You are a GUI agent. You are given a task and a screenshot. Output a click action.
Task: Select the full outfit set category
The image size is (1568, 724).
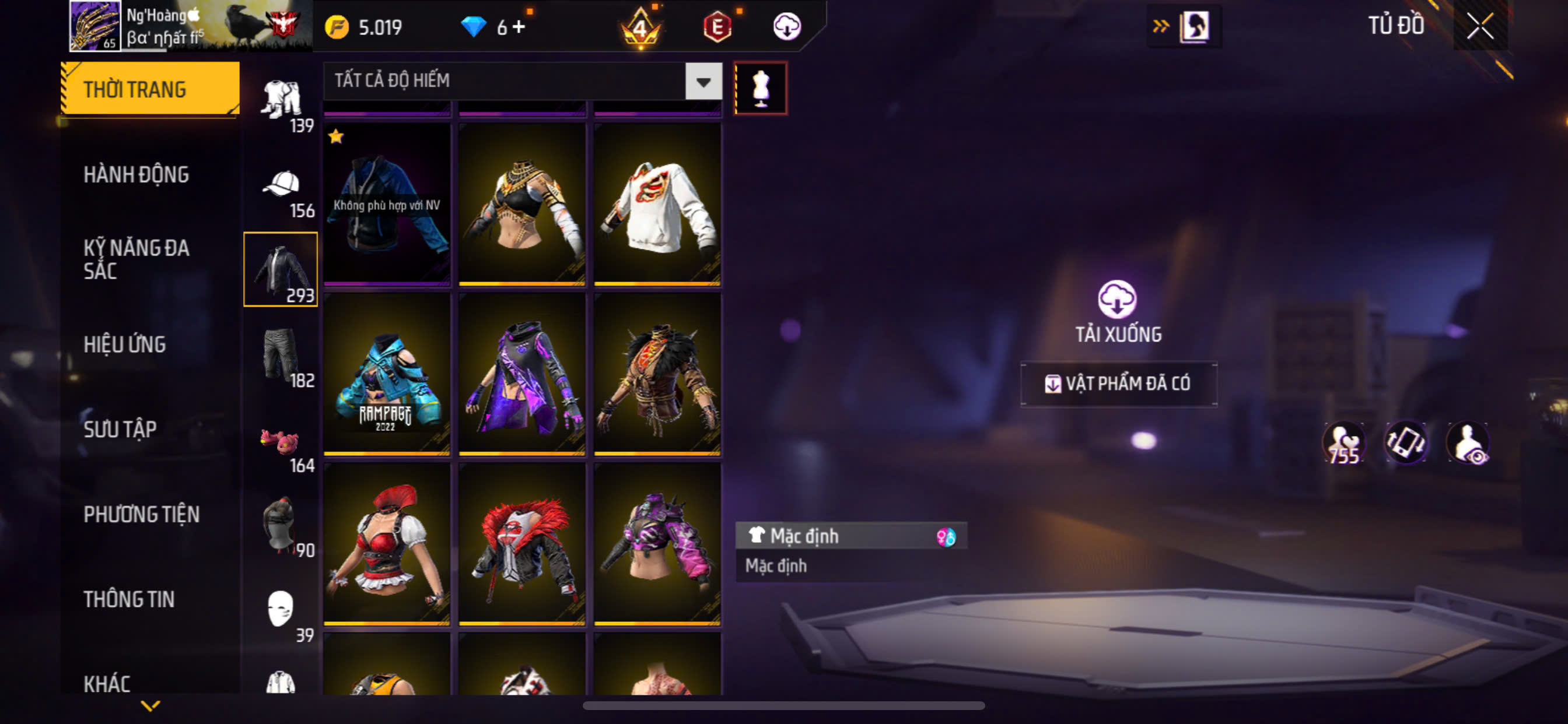tap(281, 99)
